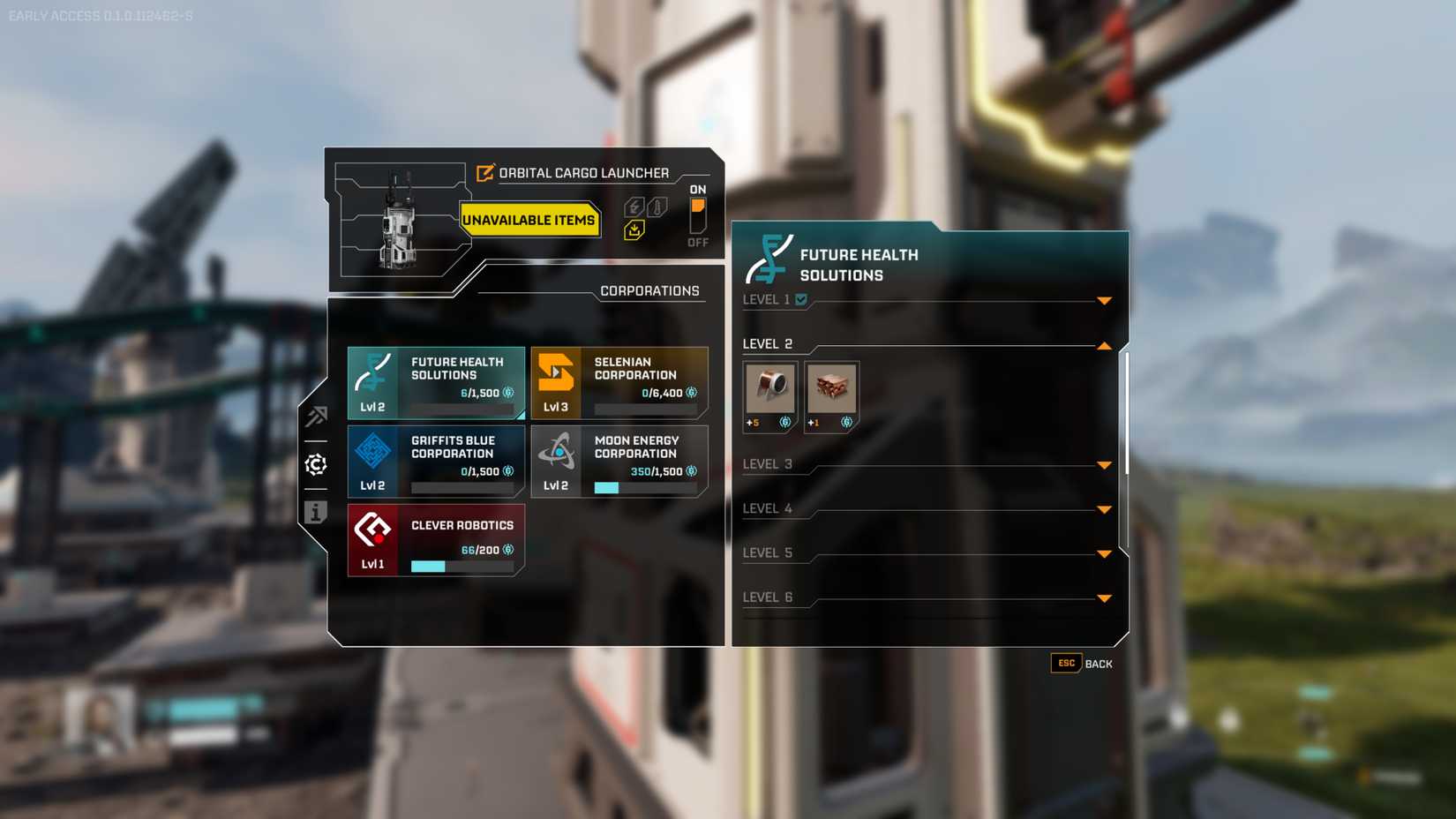This screenshot has width=1456, height=819.
Task: Expand the Level 3 section
Action: [1104, 464]
